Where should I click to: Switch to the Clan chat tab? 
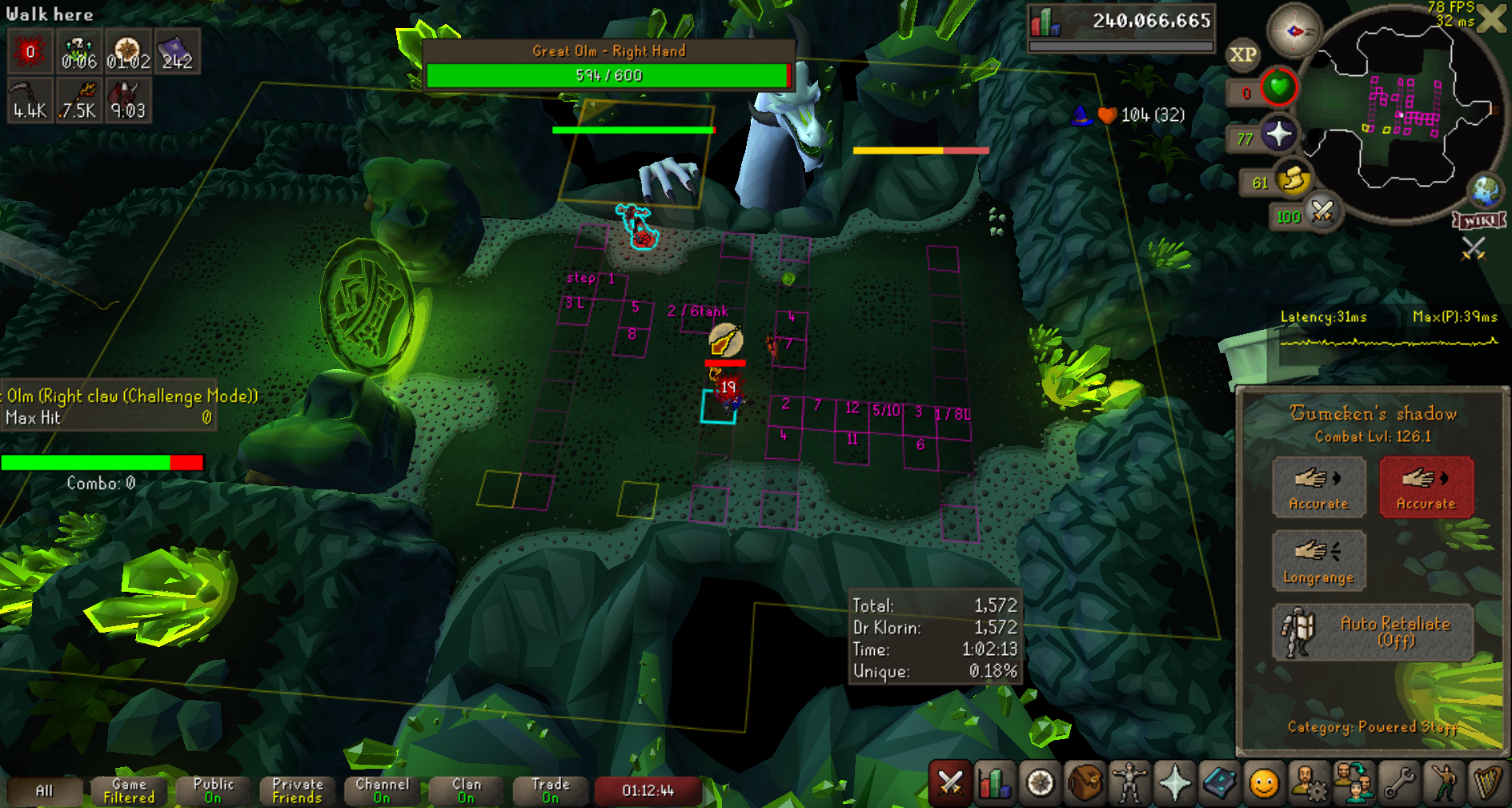click(466, 790)
